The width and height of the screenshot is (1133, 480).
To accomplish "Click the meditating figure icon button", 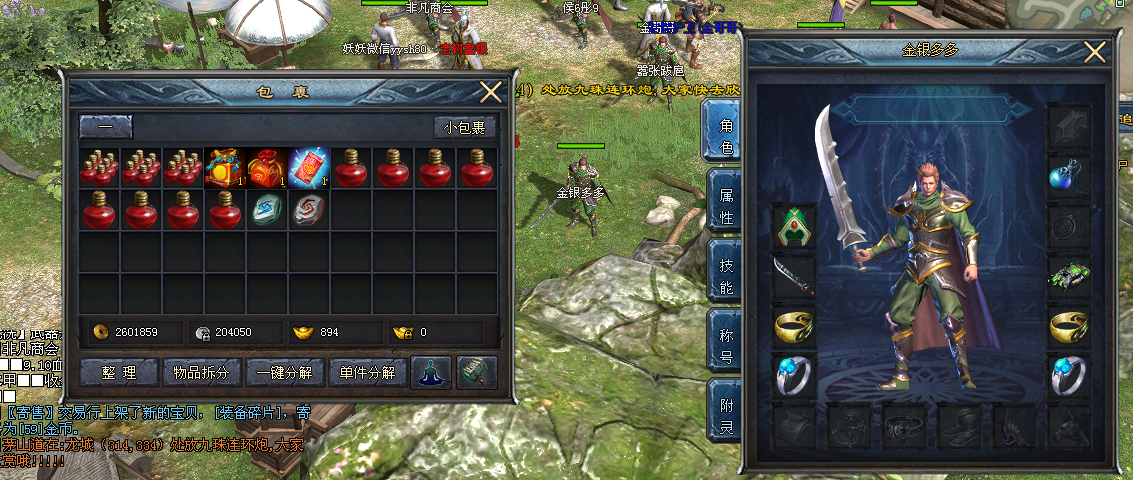I will [x=431, y=372].
